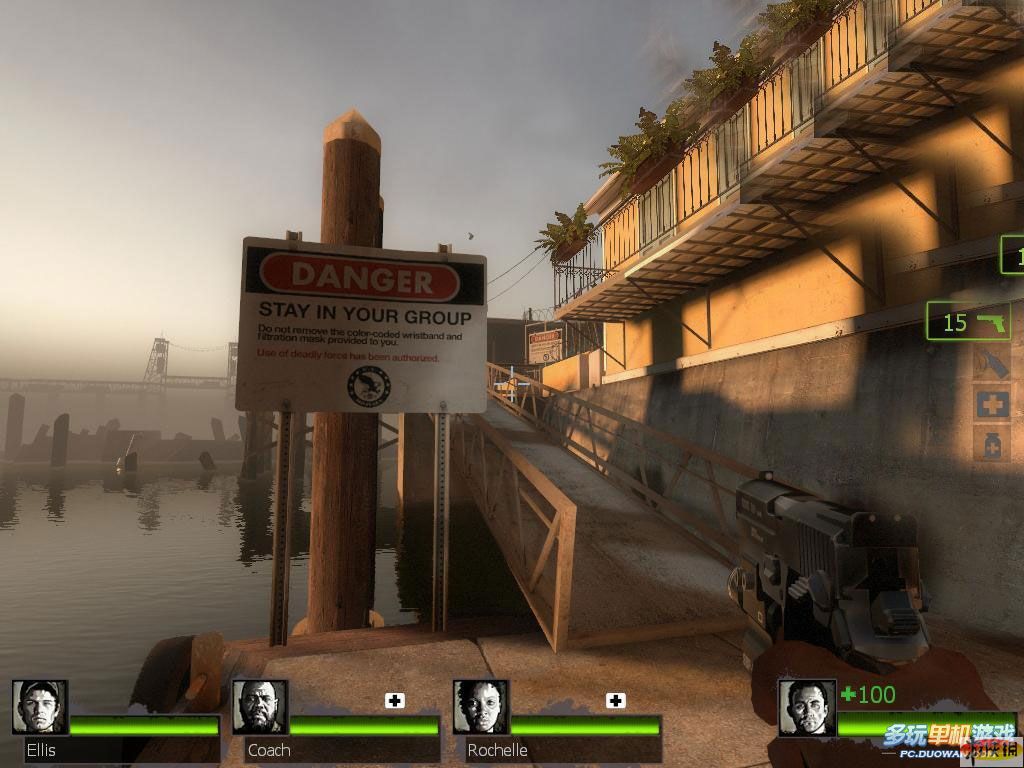
Task: Select the pistol weapon slot
Action: (x=968, y=322)
